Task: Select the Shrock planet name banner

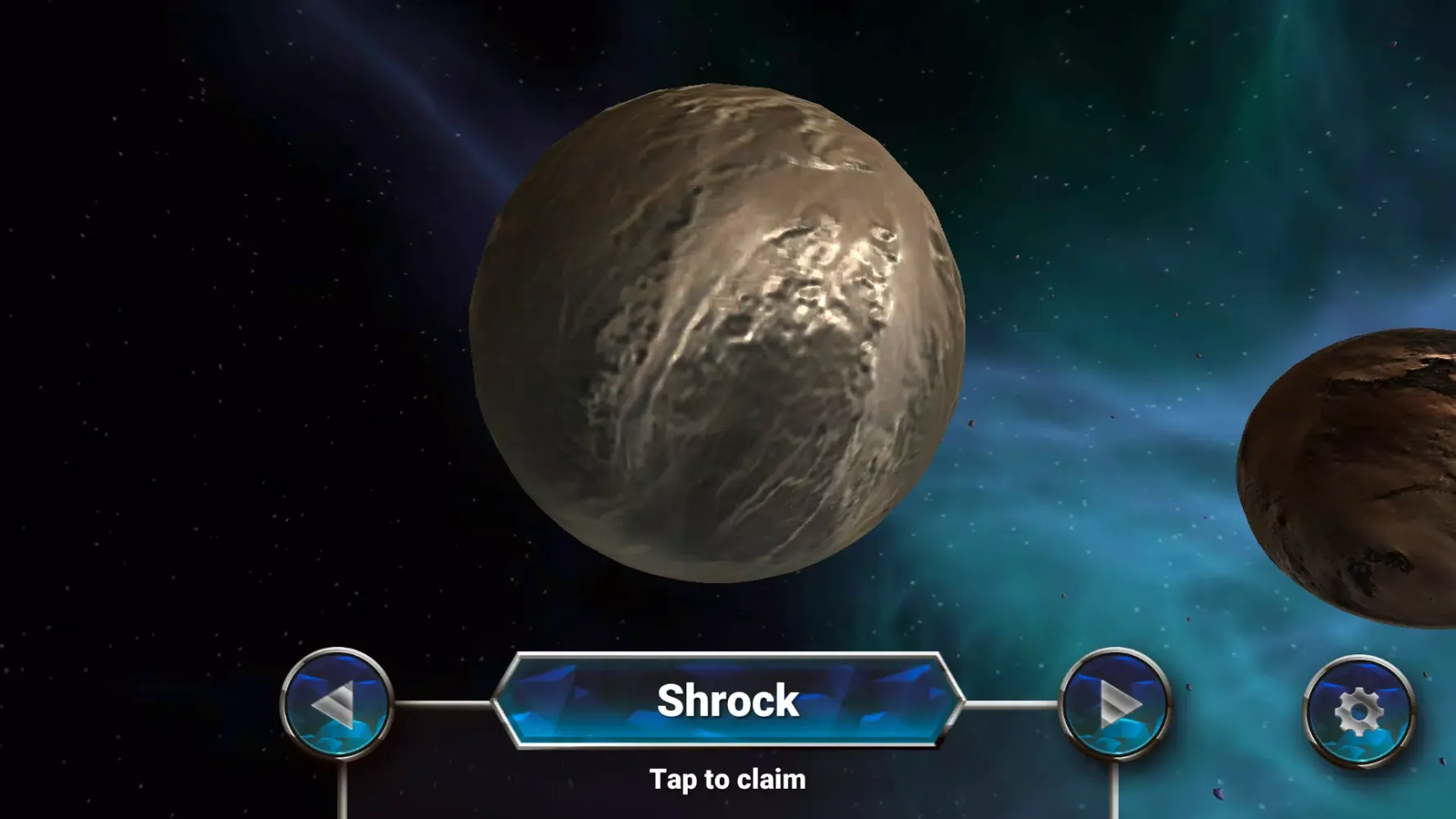Action: (727, 701)
